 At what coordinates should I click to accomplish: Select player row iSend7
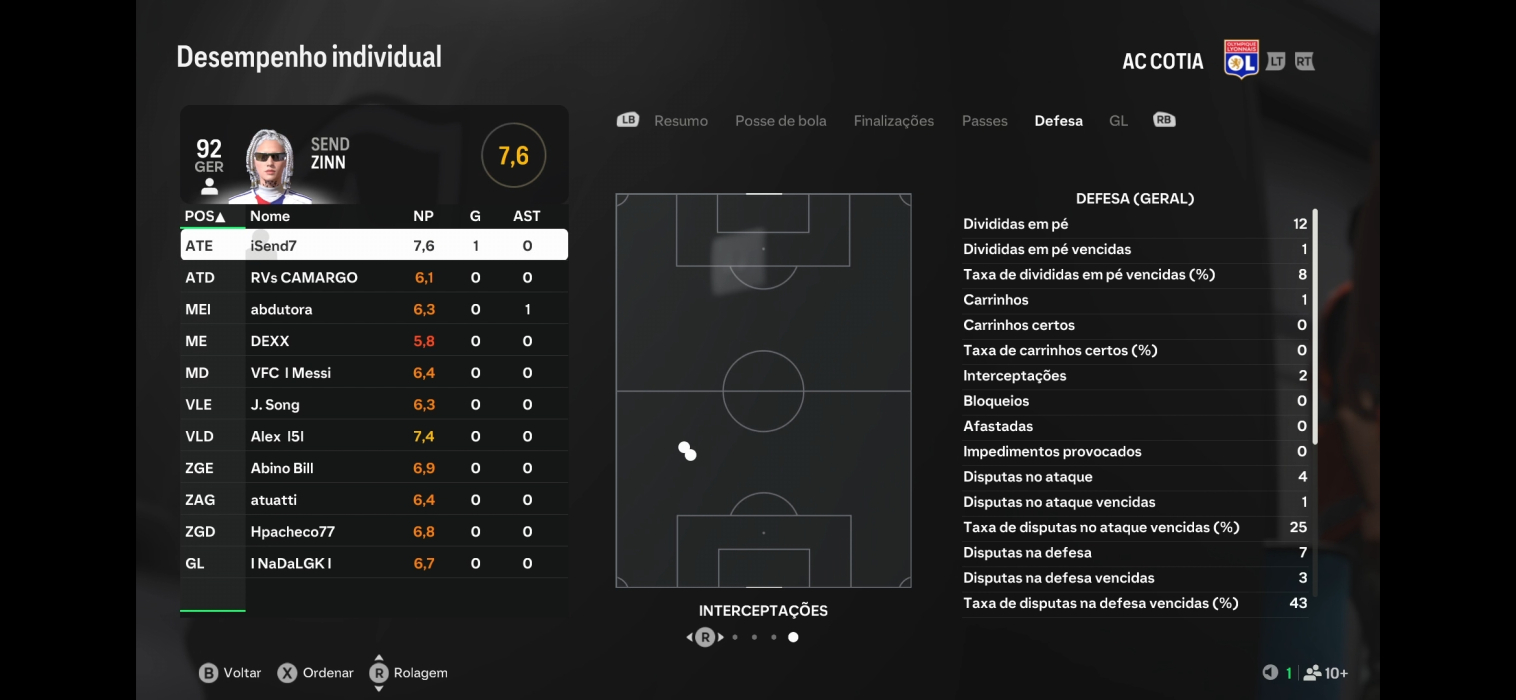pyautogui.click(x=374, y=246)
